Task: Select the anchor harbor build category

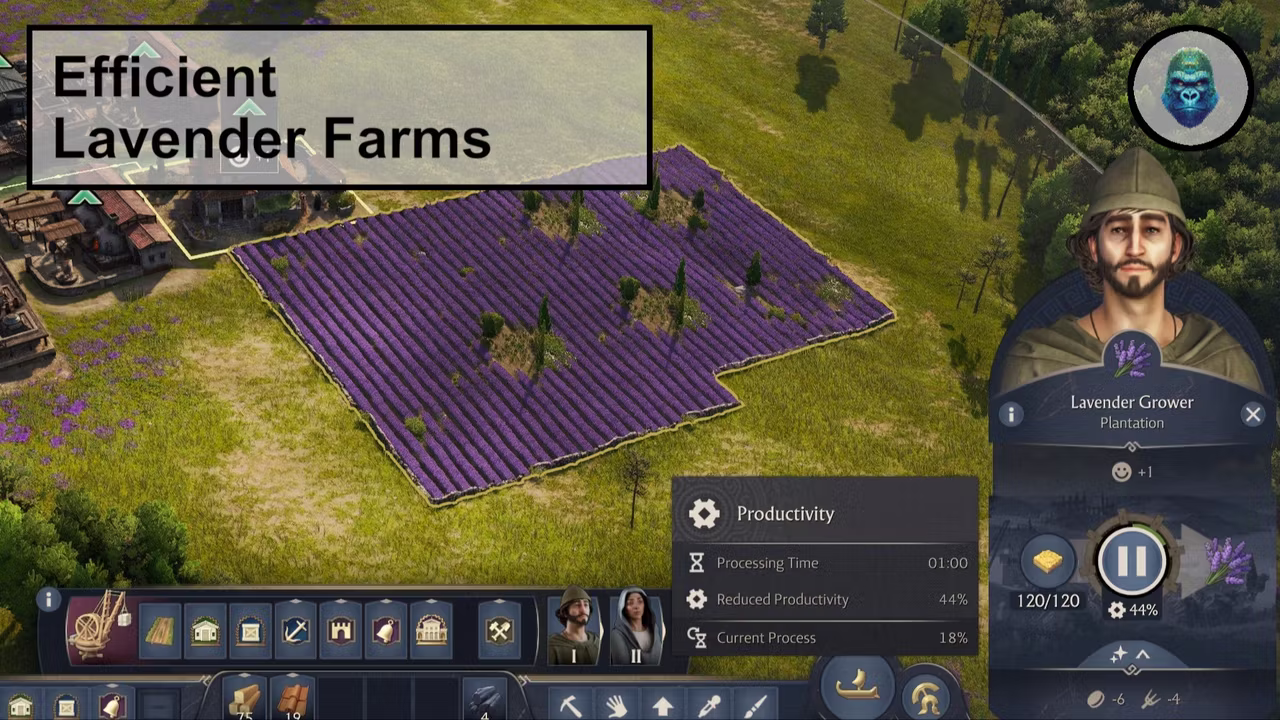Action: 295,631
